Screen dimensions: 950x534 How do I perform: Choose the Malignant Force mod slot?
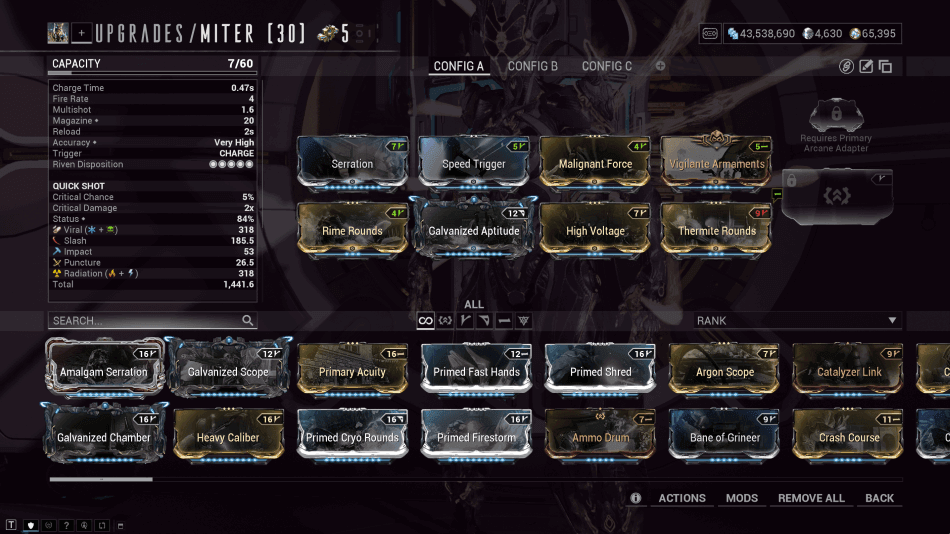pyautogui.click(x=595, y=162)
